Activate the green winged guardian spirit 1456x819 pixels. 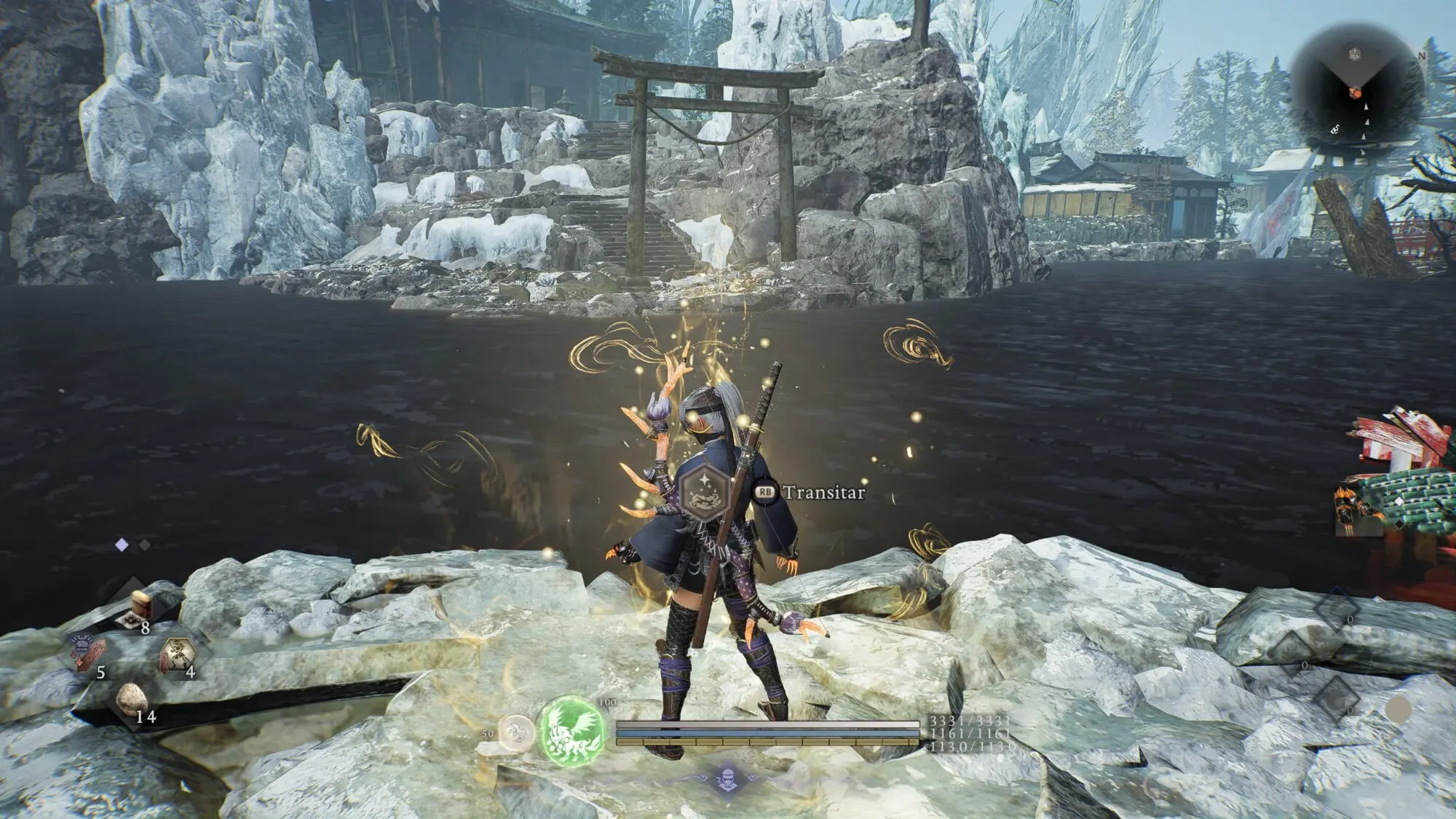click(573, 729)
